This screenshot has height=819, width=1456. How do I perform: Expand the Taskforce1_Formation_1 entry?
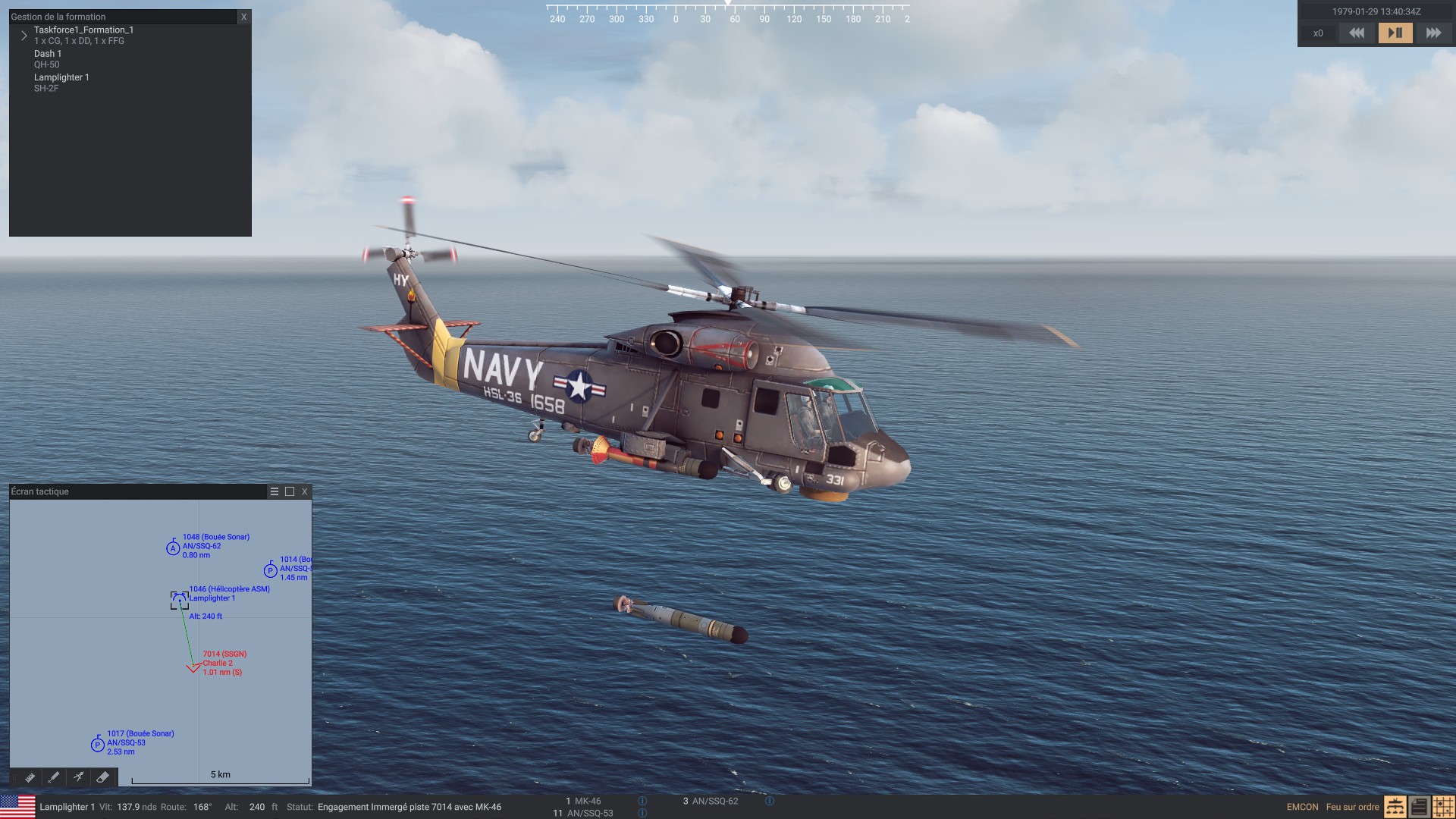[x=24, y=36]
